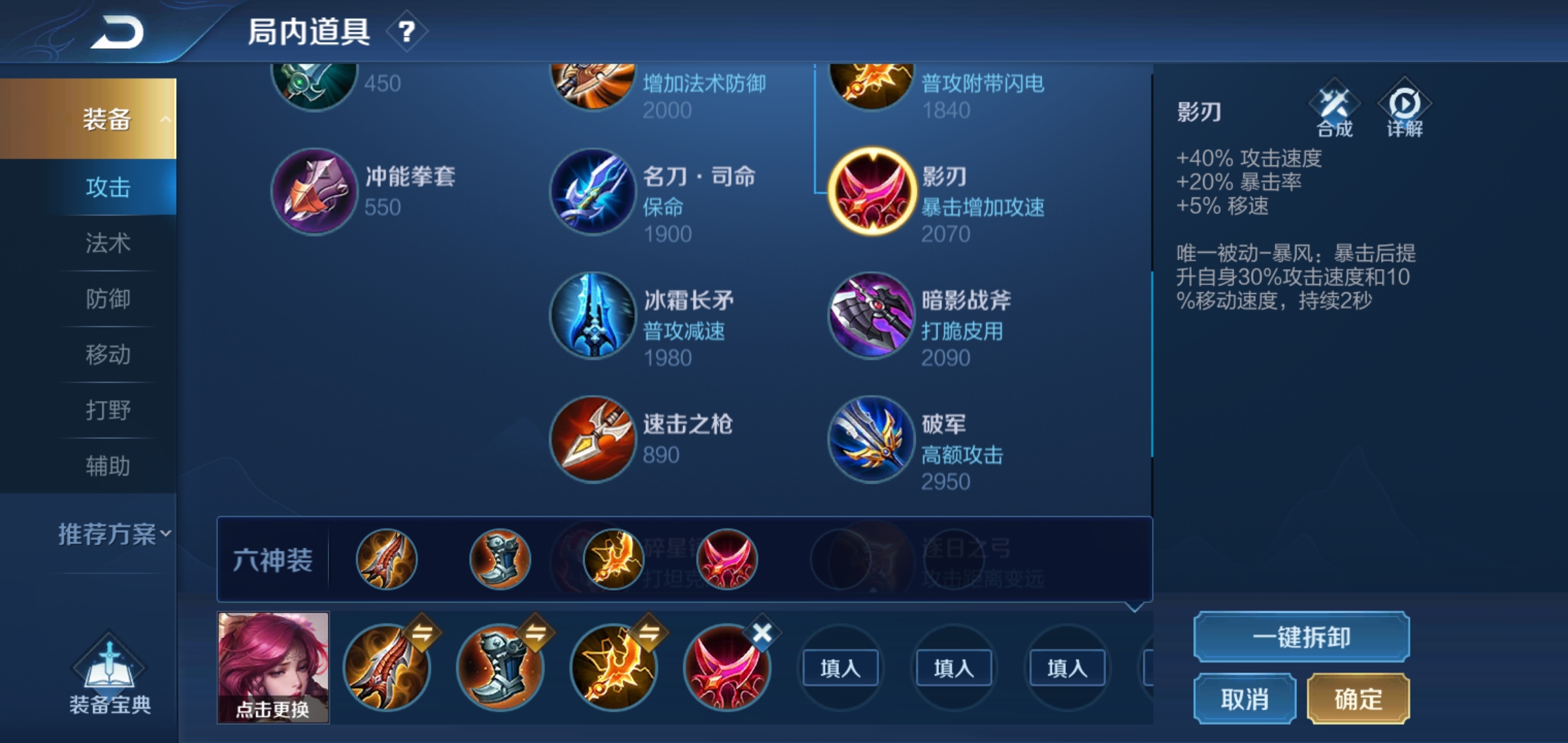
Task: Select the 影刃 item icon
Action: coord(871,191)
